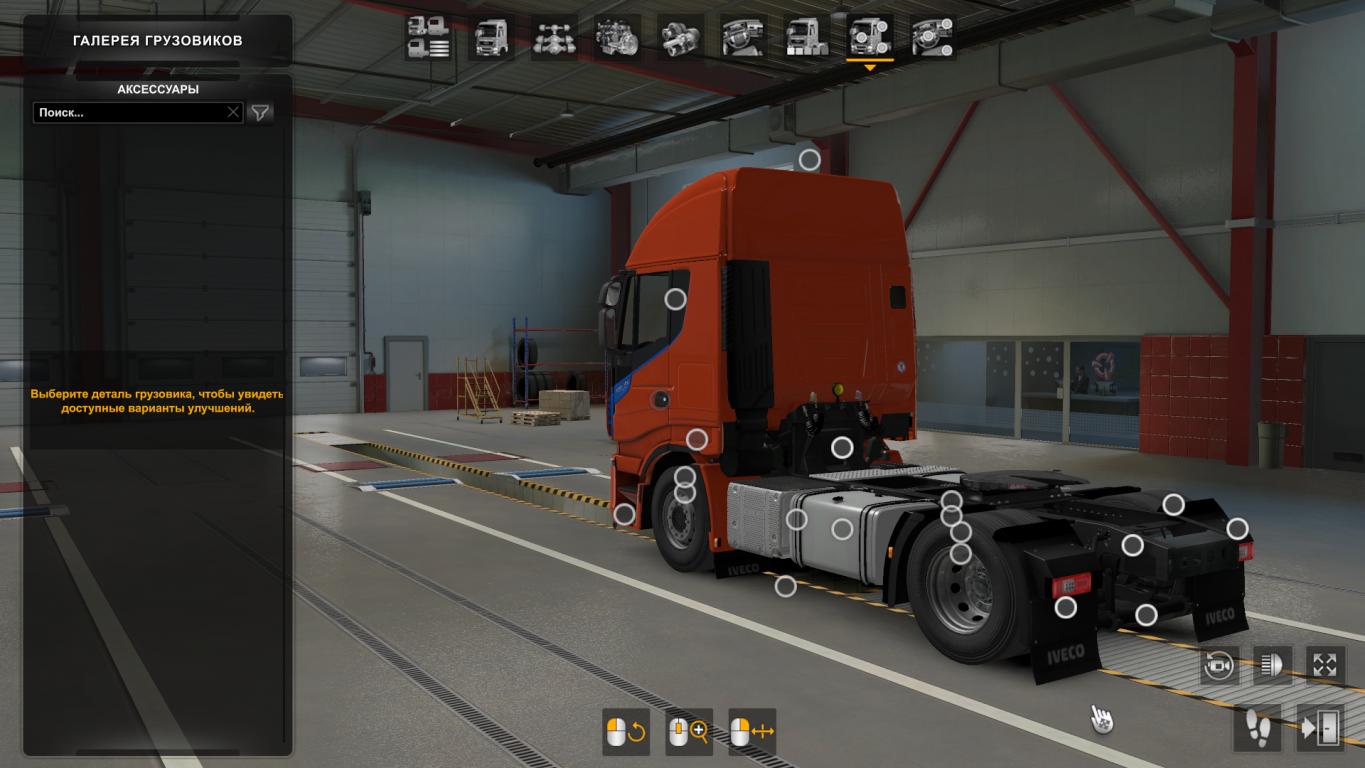Clear the search box with the X
This screenshot has width=1365, height=768.
click(233, 113)
